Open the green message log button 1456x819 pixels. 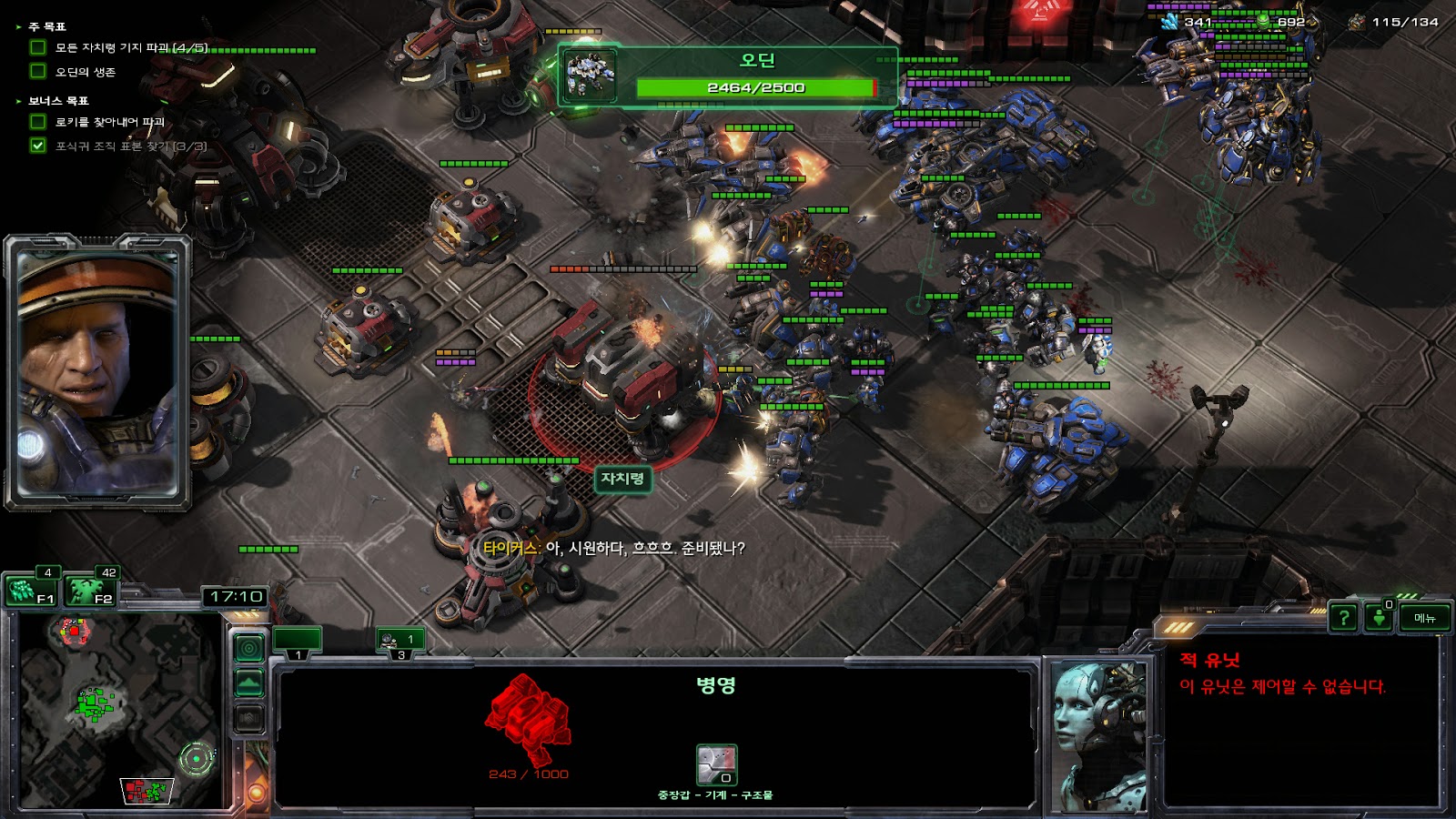[x=1379, y=618]
